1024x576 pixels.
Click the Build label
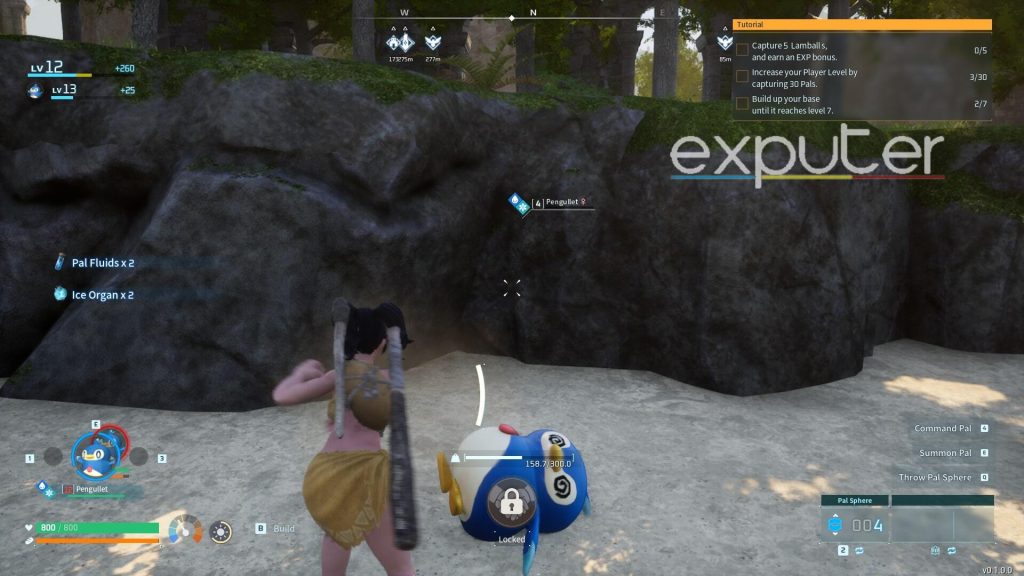coord(284,528)
